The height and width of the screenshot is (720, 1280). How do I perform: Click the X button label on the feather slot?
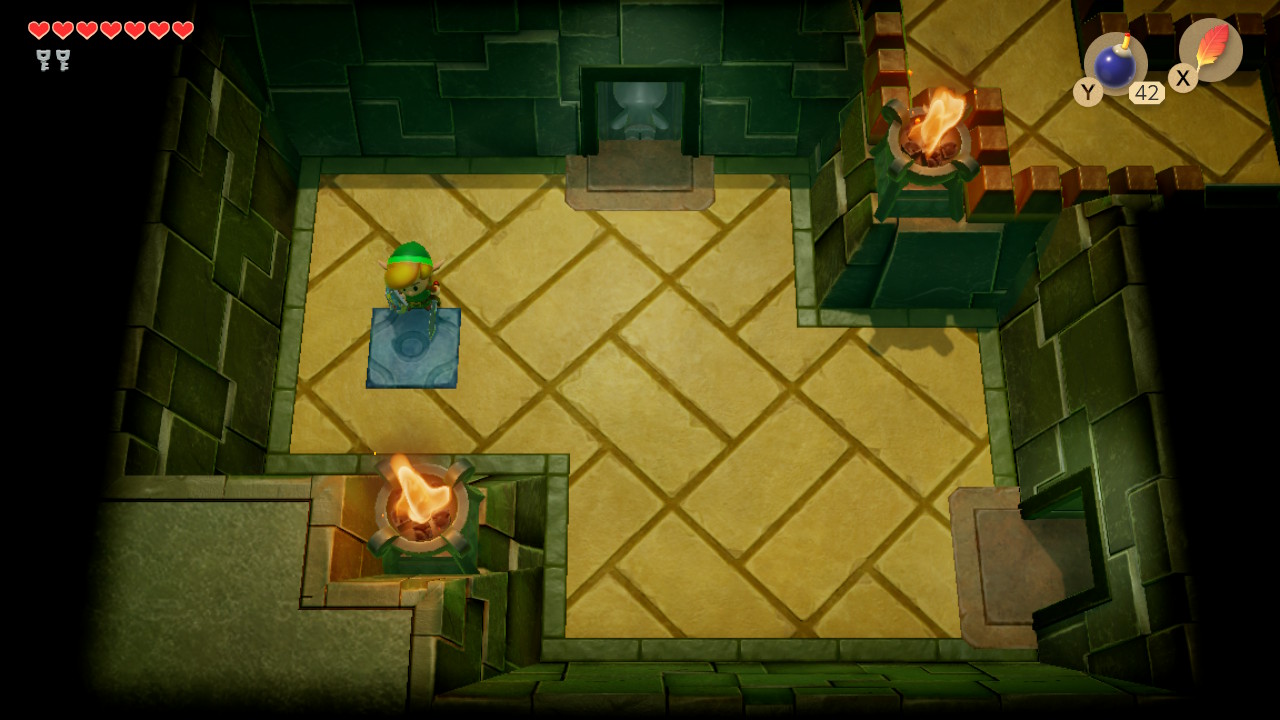[x=1182, y=78]
